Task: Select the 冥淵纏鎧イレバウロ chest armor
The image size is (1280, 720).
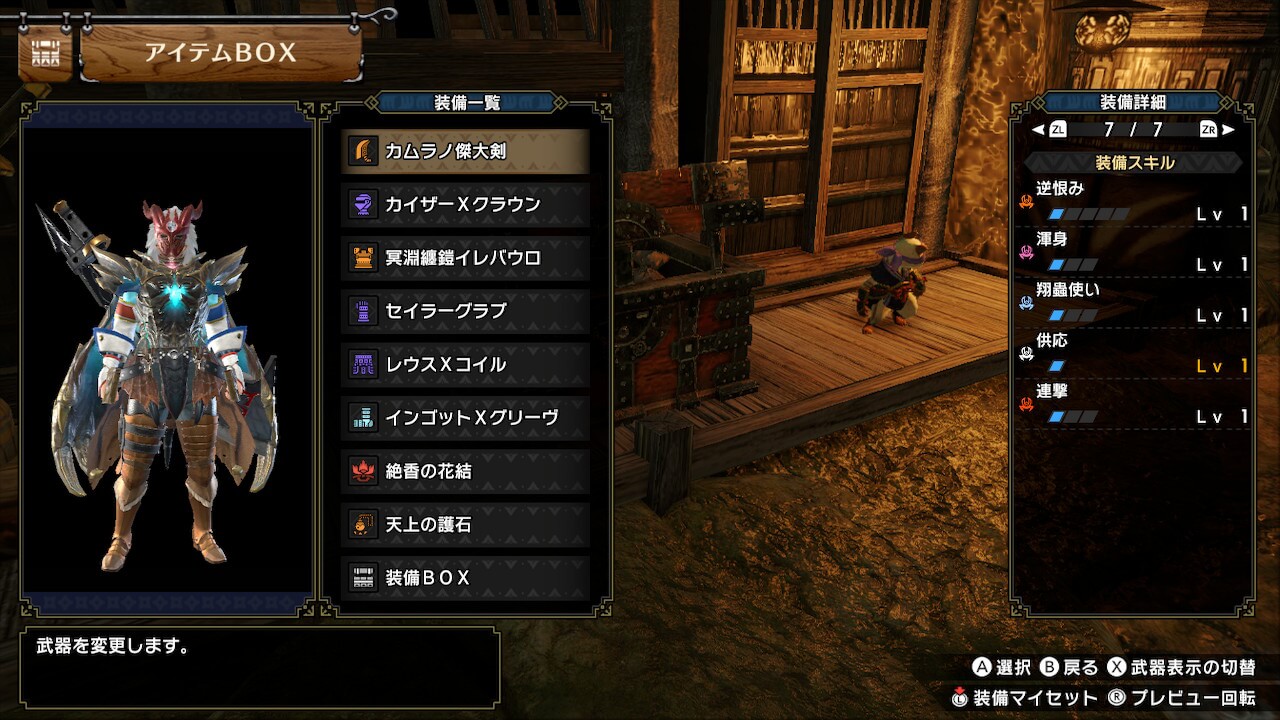Action: point(465,258)
